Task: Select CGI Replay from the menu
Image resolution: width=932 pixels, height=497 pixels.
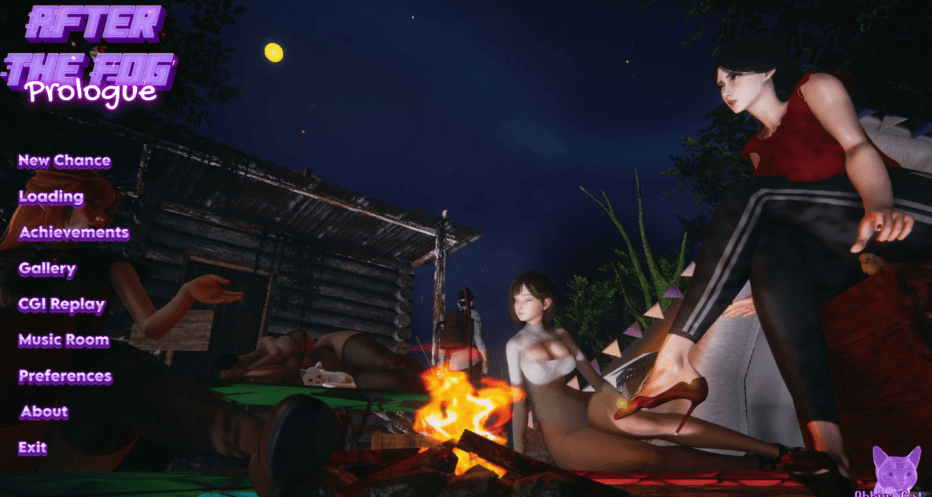Action: tap(61, 305)
